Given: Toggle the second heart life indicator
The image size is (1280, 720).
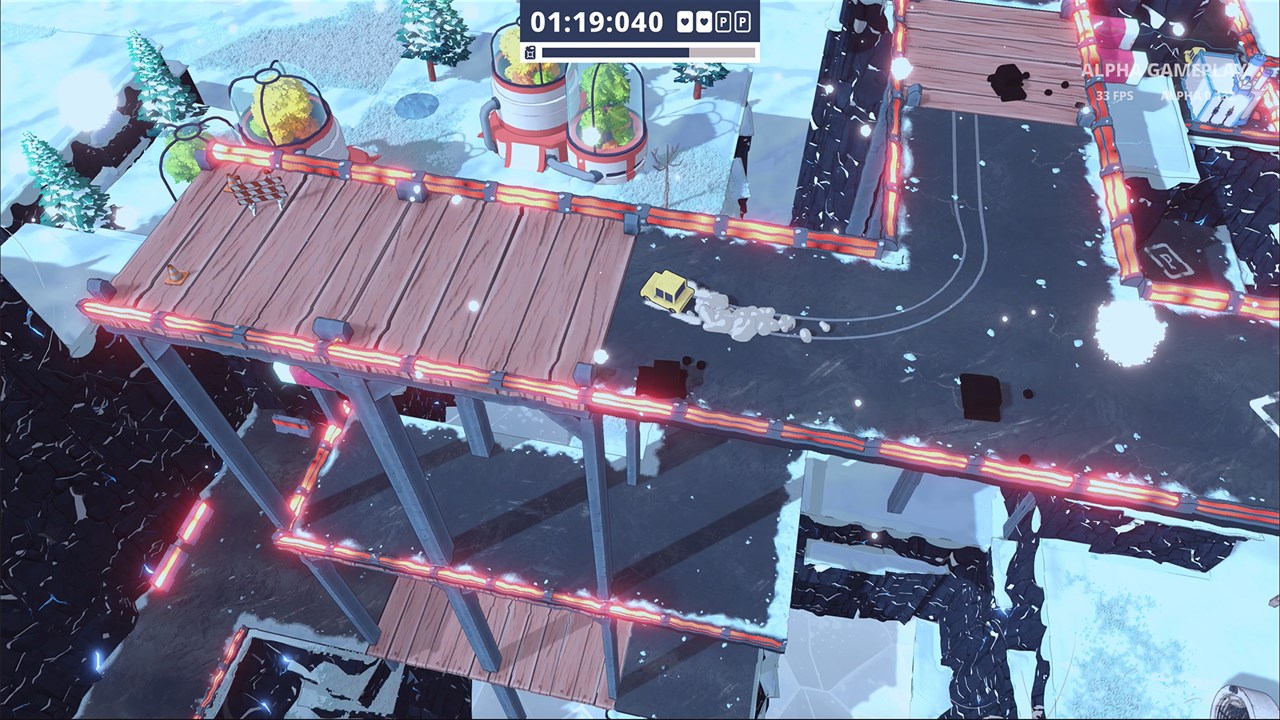Looking at the screenshot, I should coord(704,22).
